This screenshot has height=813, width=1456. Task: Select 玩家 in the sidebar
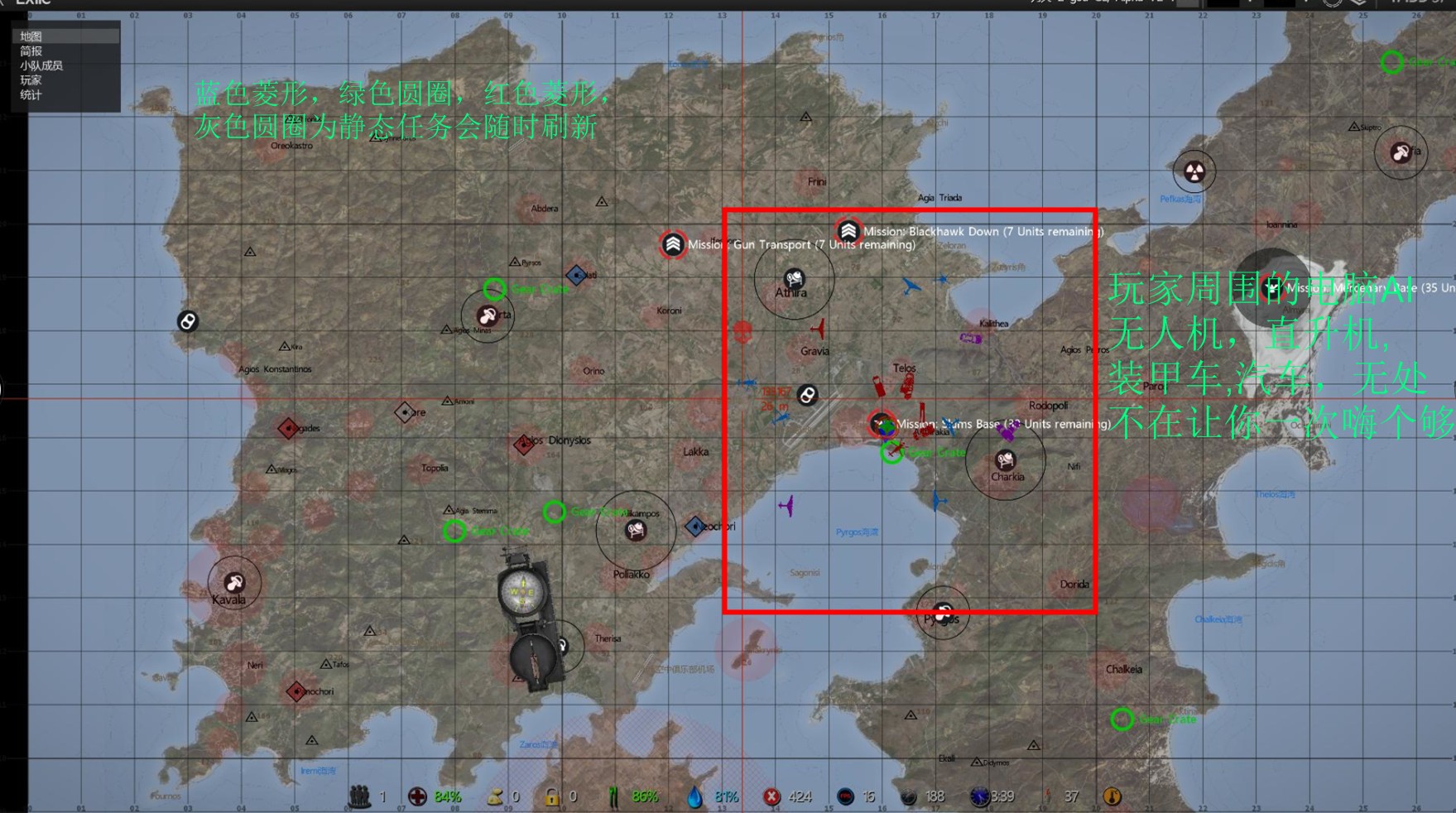pos(31,80)
